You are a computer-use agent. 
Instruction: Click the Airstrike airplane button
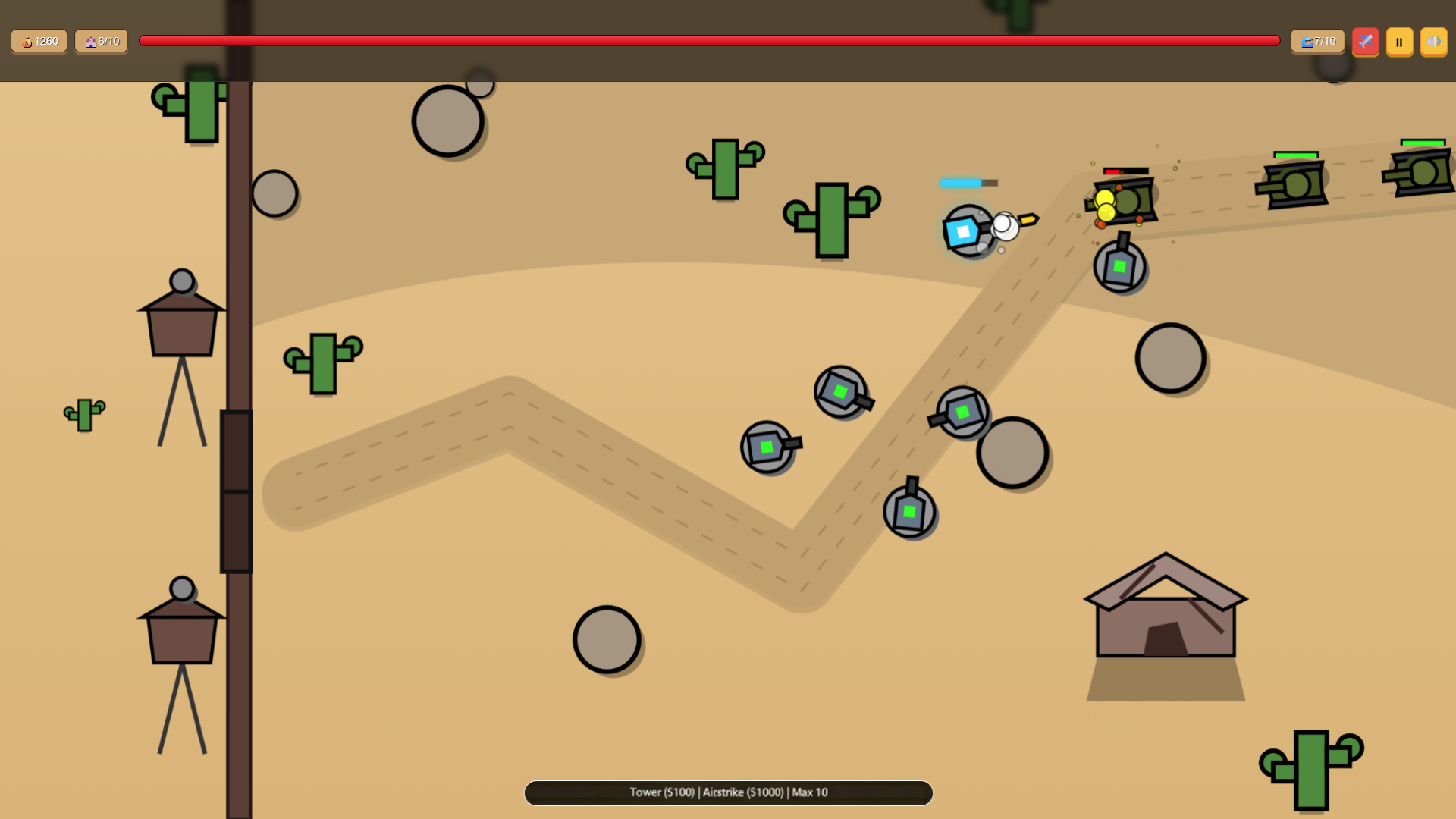pos(1365,42)
